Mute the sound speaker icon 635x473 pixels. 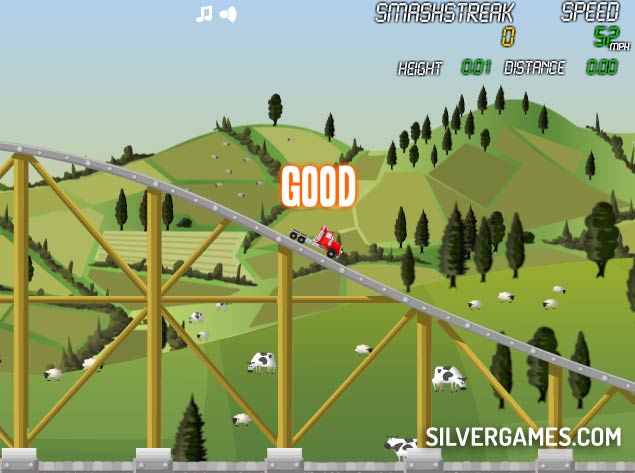point(228,14)
